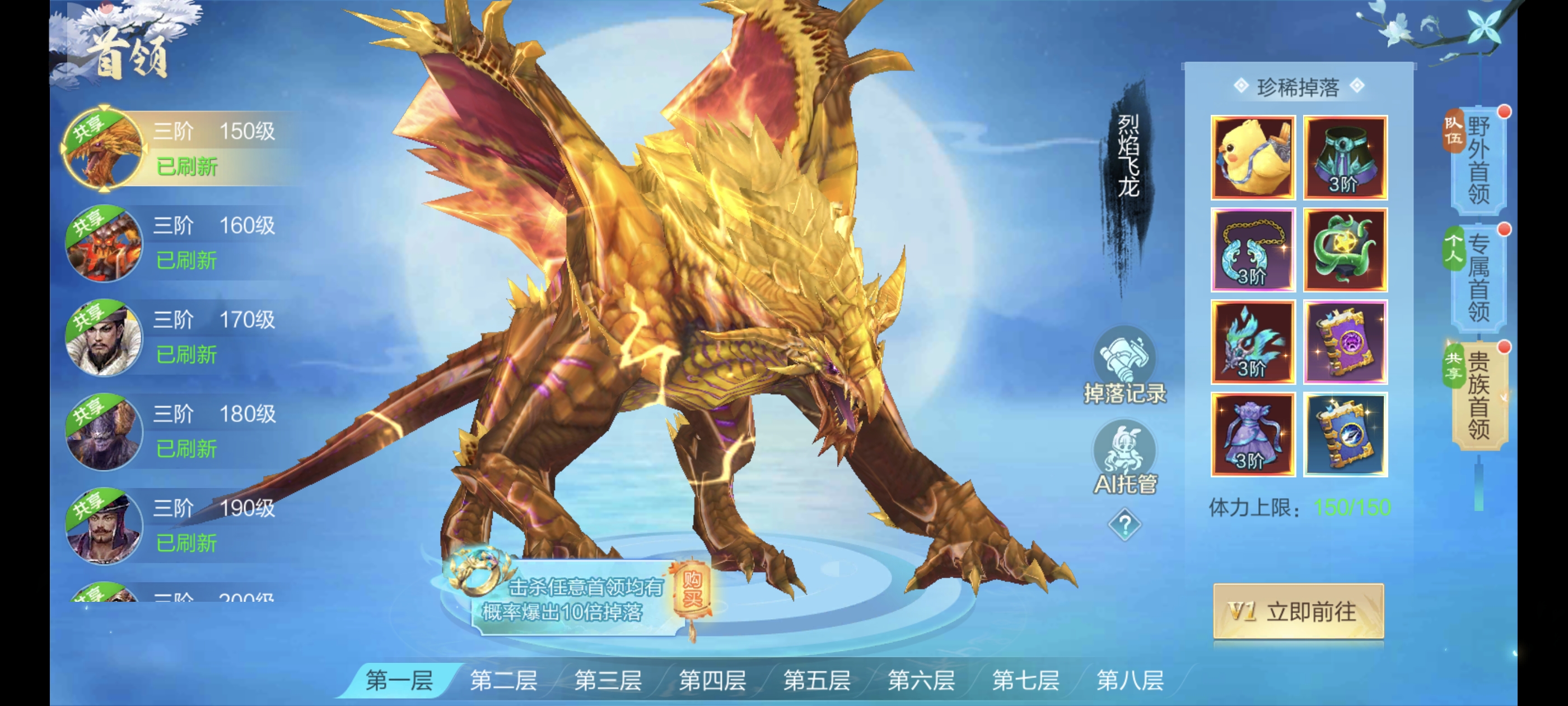Switch to 贵族首领 tab
This screenshot has height=706, width=1568.
coord(1478,396)
